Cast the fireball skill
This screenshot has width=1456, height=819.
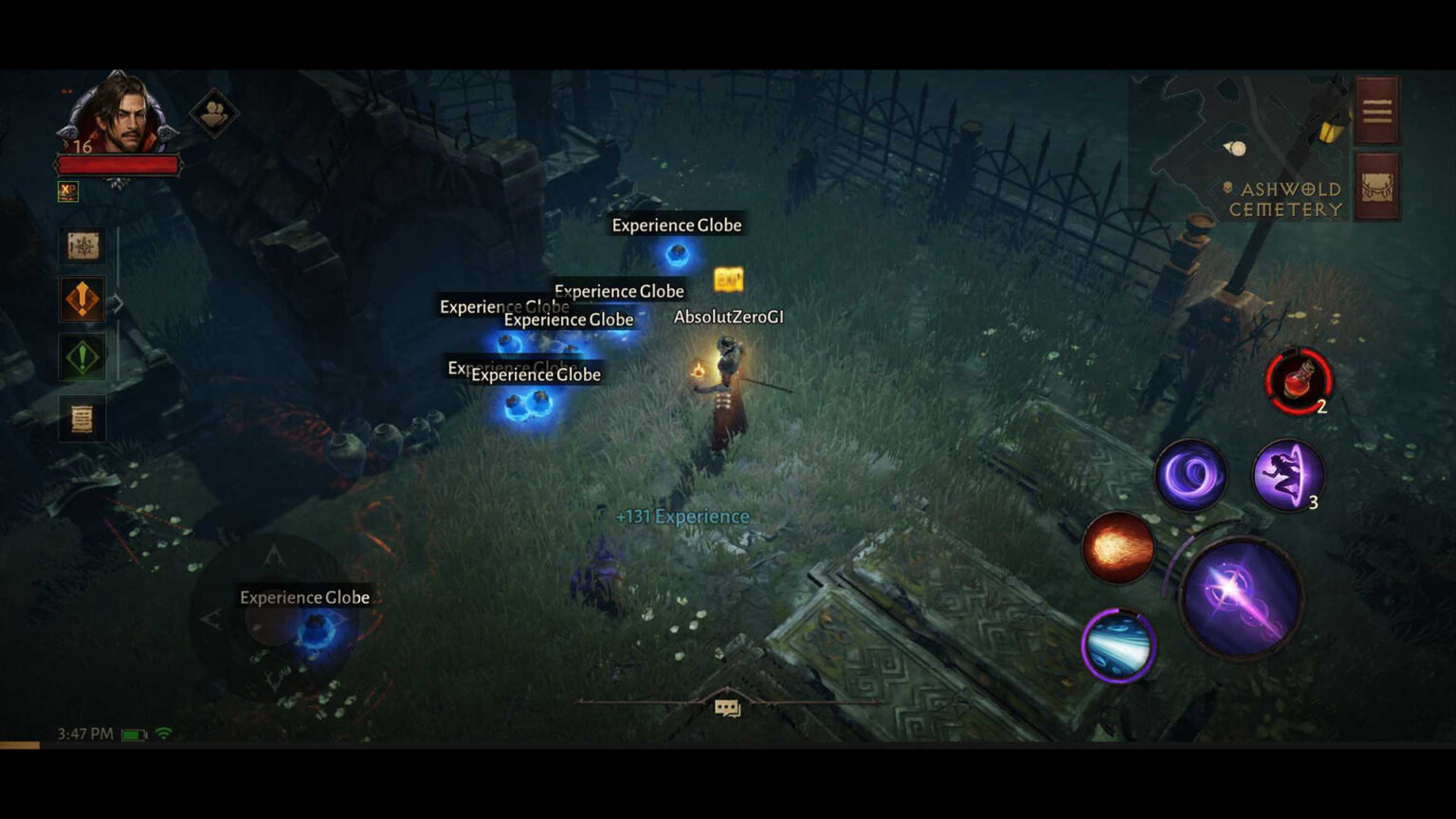coord(1119,548)
